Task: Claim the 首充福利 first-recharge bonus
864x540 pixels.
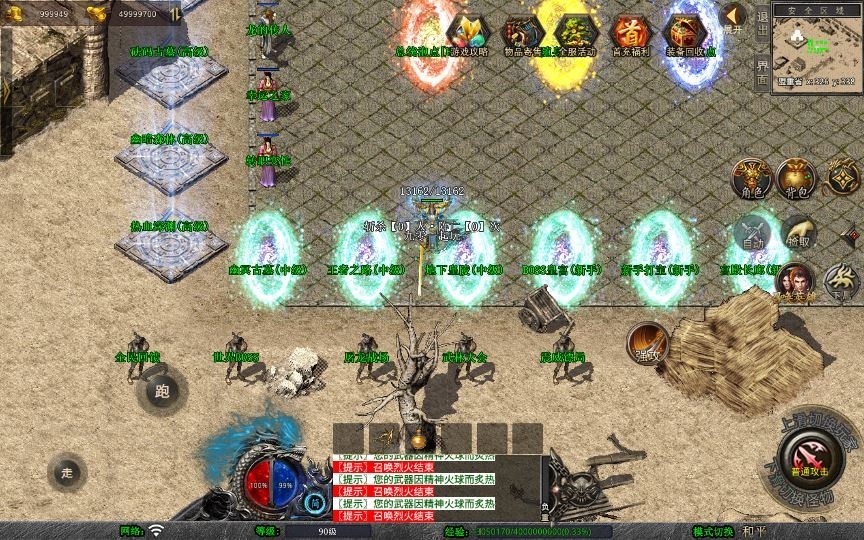Action: pos(630,35)
